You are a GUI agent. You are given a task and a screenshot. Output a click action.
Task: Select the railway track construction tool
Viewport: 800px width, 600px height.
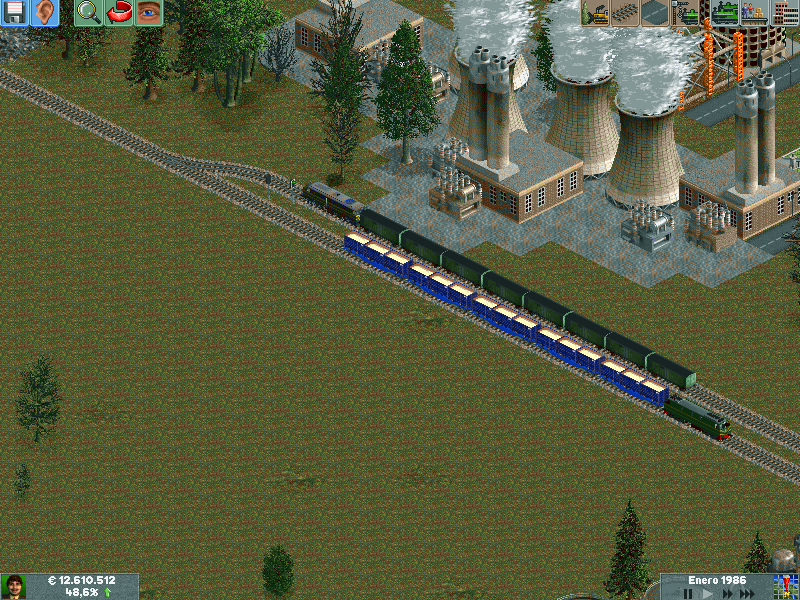pos(626,13)
